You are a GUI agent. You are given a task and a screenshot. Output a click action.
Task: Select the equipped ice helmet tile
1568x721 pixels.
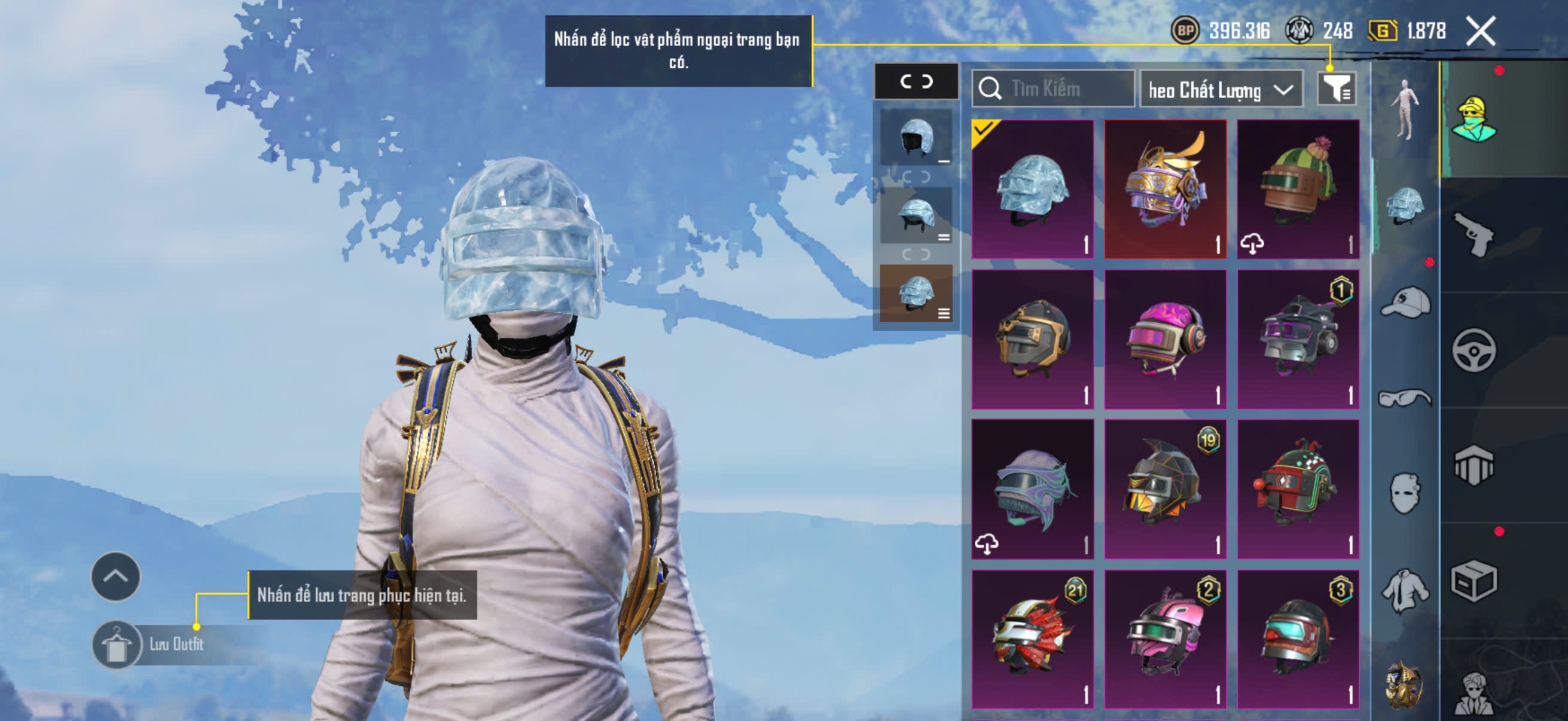[1032, 188]
